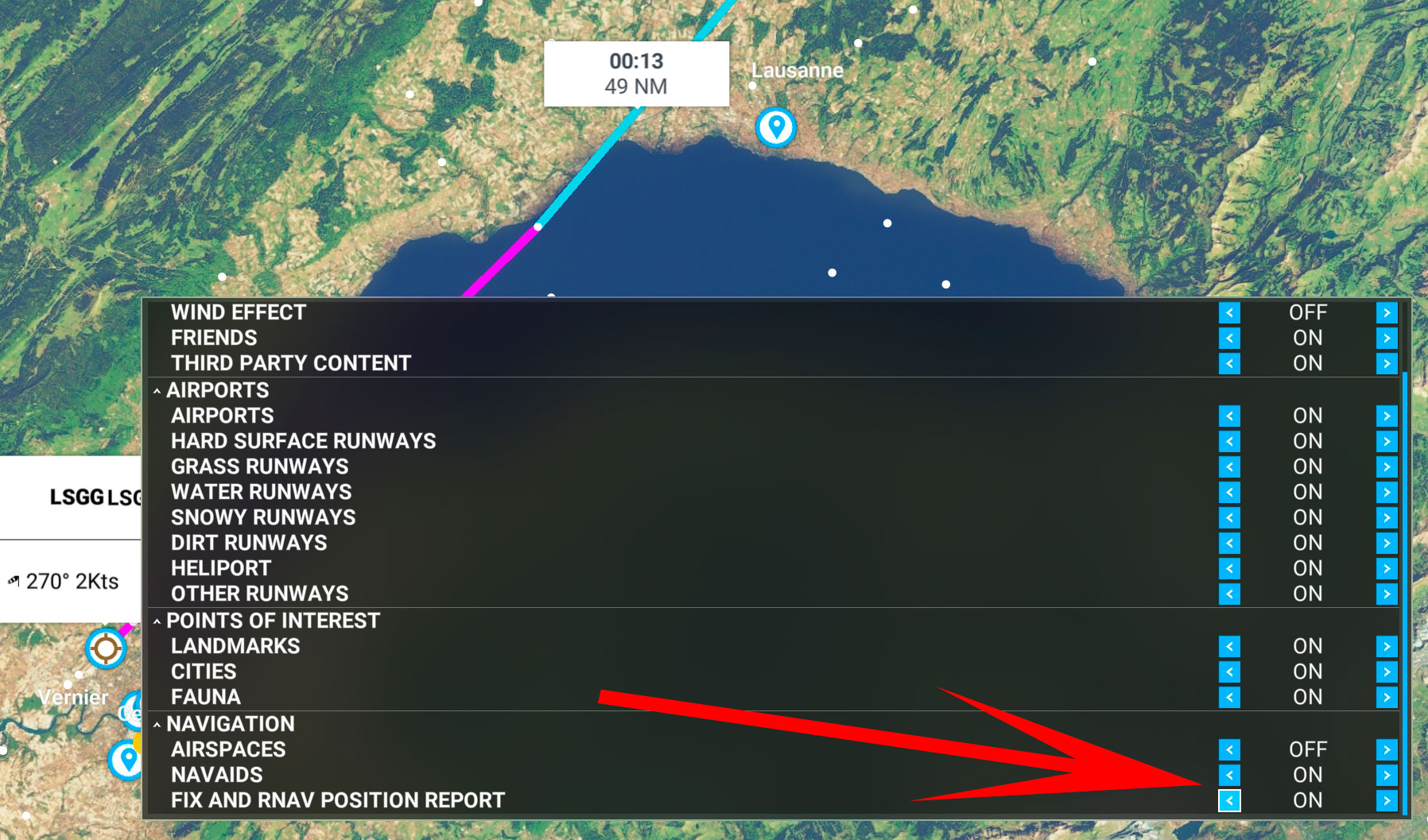The width and height of the screenshot is (1428, 840).
Task: Turn off LANDMARKS using its left arrow
Action: tap(1230, 646)
